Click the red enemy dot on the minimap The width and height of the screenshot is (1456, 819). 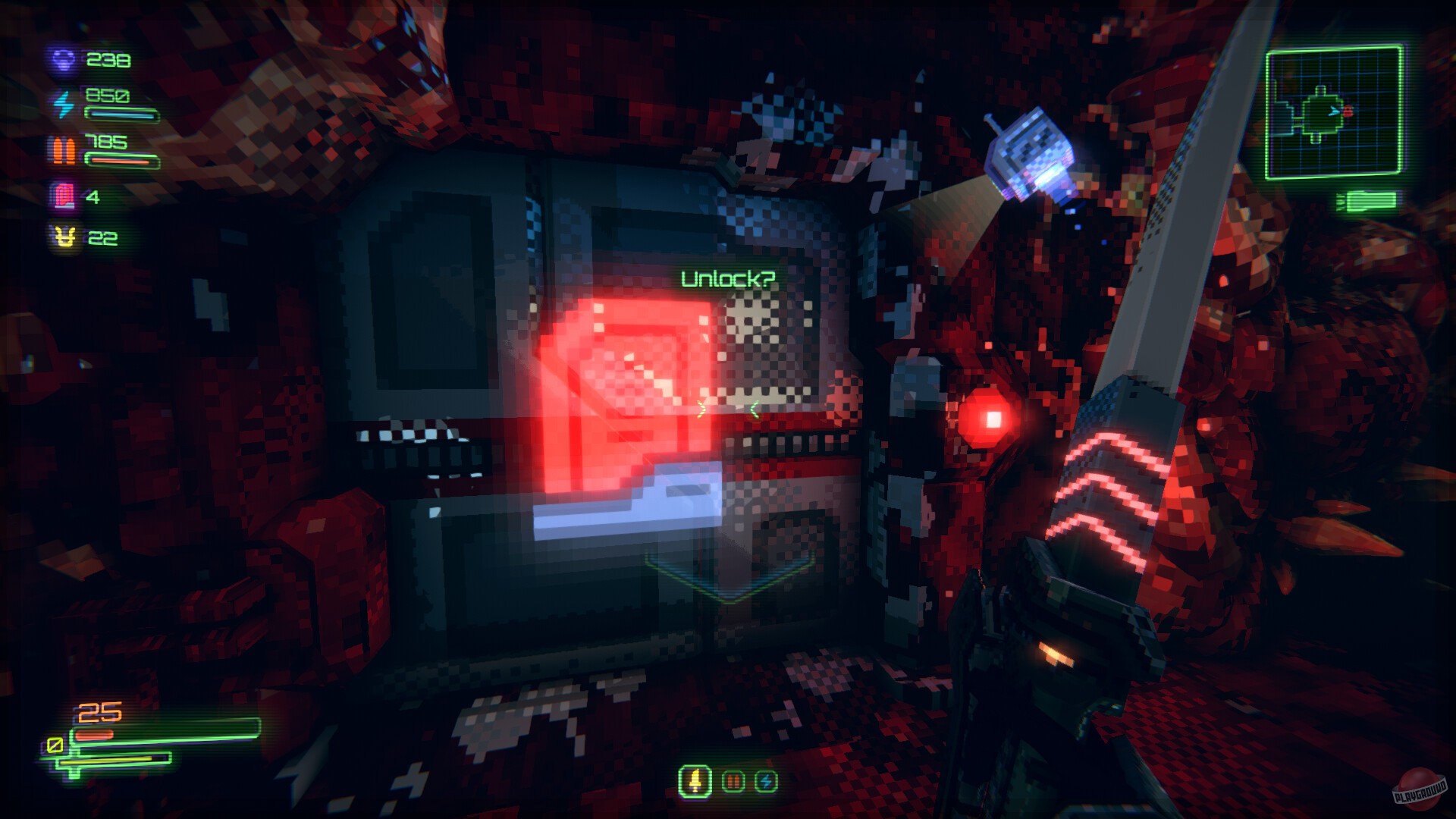(x=1348, y=111)
